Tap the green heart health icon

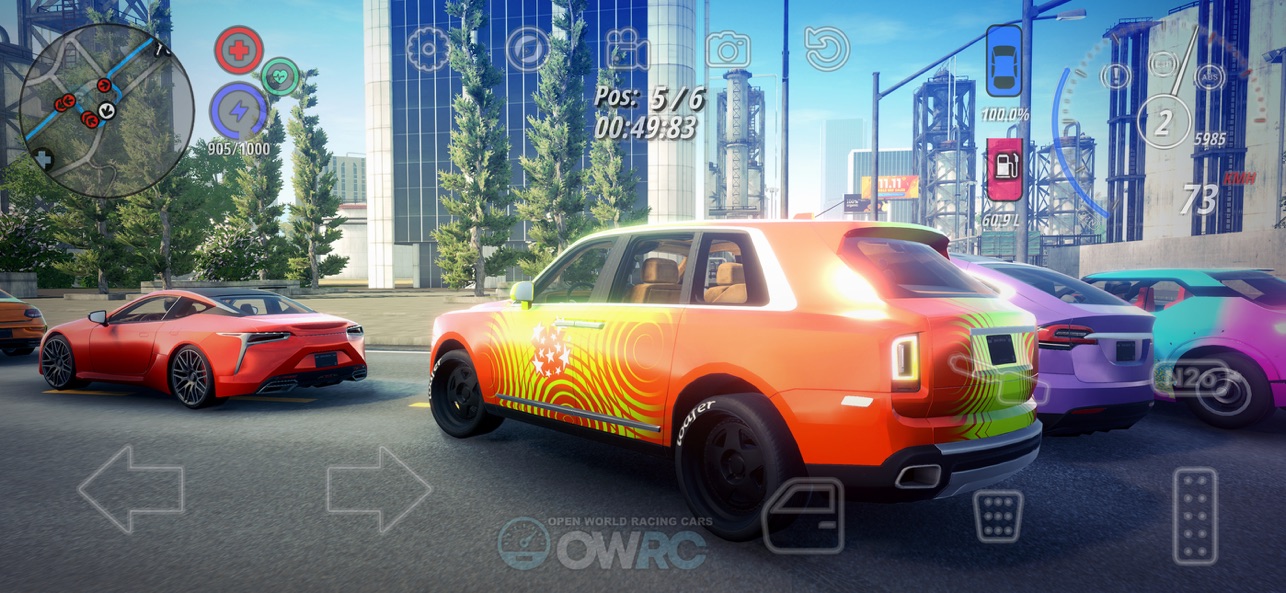tap(280, 77)
